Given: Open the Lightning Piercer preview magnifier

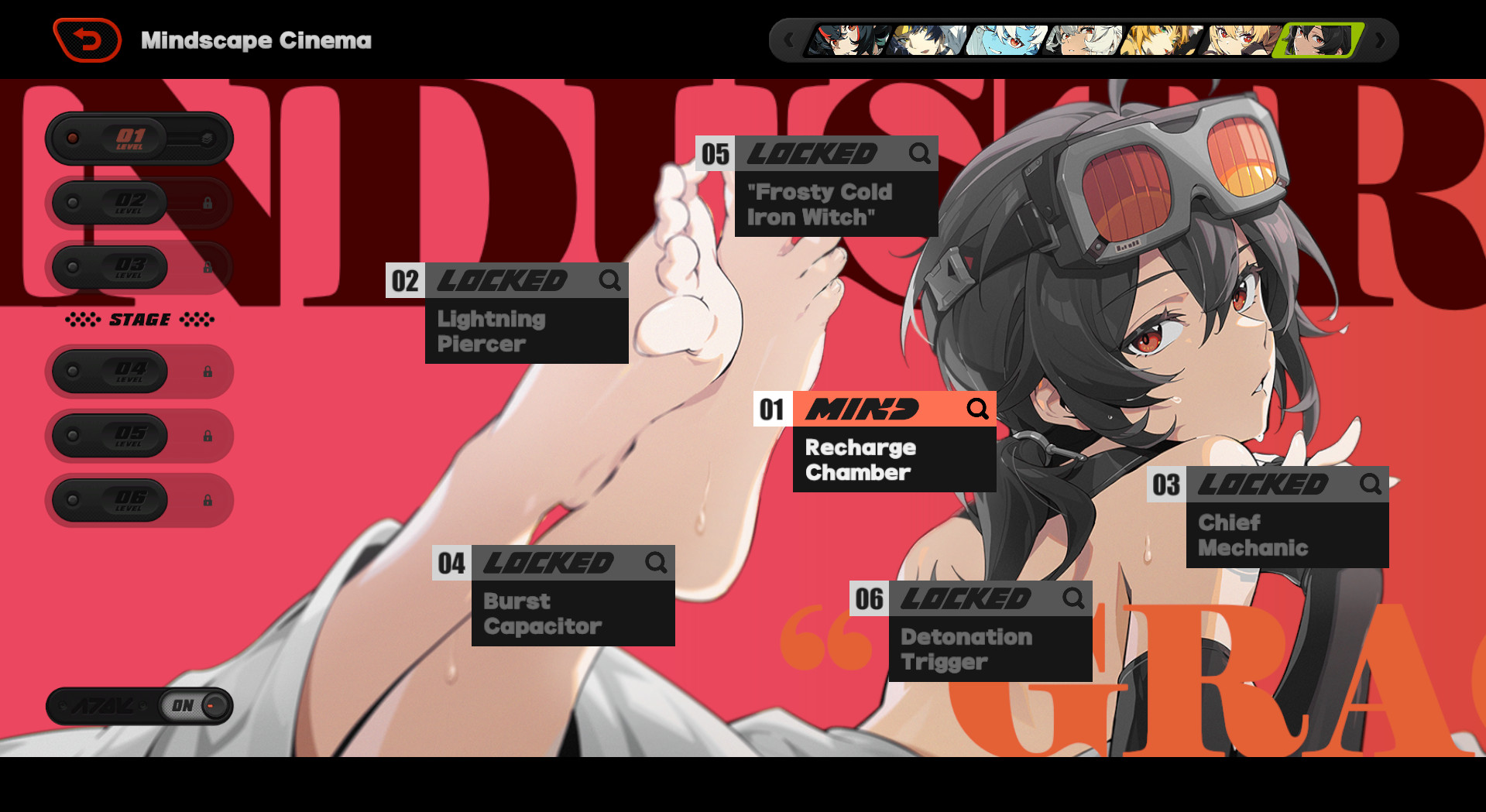Looking at the screenshot, I should point(609,281).
